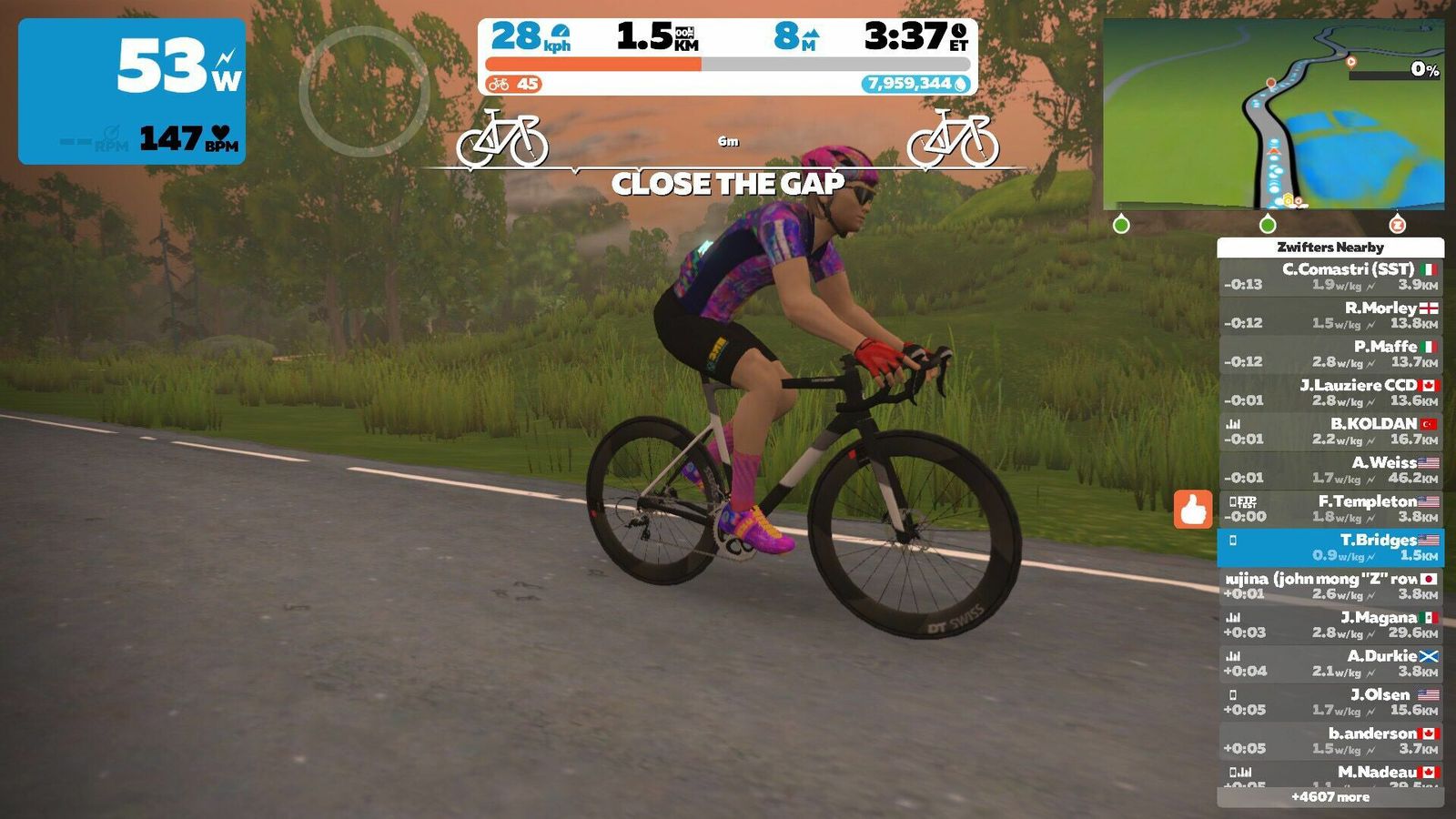Select F.Templeton in Zwifters Nearby

pyautogui.click(x=1330, y=509)
